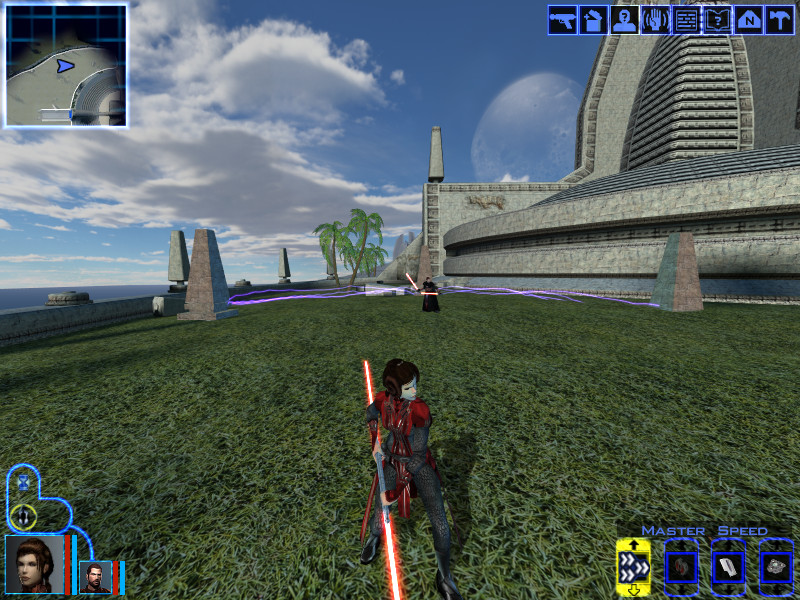800x600 pixels.
Task: Click the minimap in the corner
Action: (66, 66)
